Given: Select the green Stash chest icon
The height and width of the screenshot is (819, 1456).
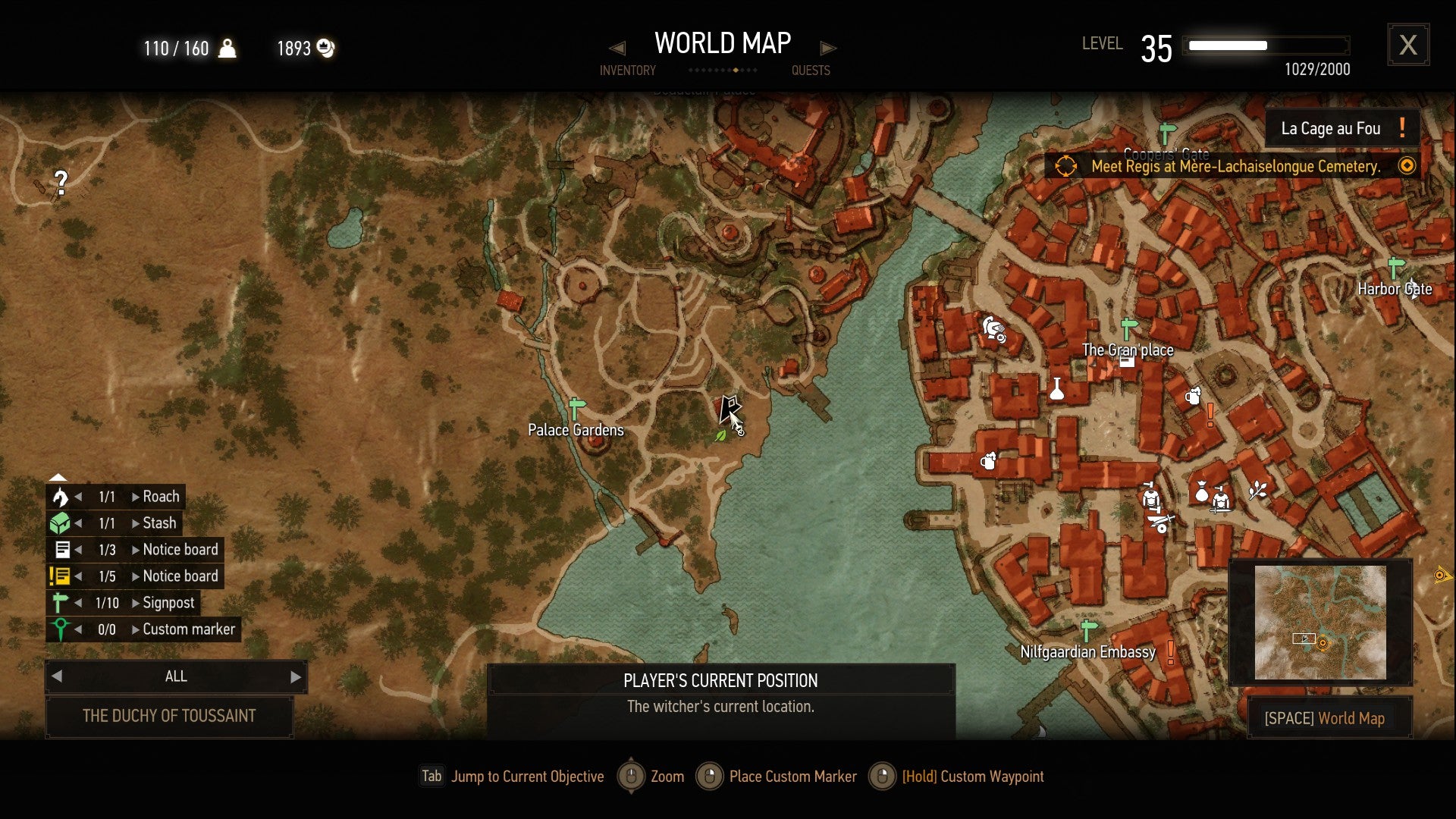Looking at the screenshot, I should pyautogui.click(x=61, y=522).
